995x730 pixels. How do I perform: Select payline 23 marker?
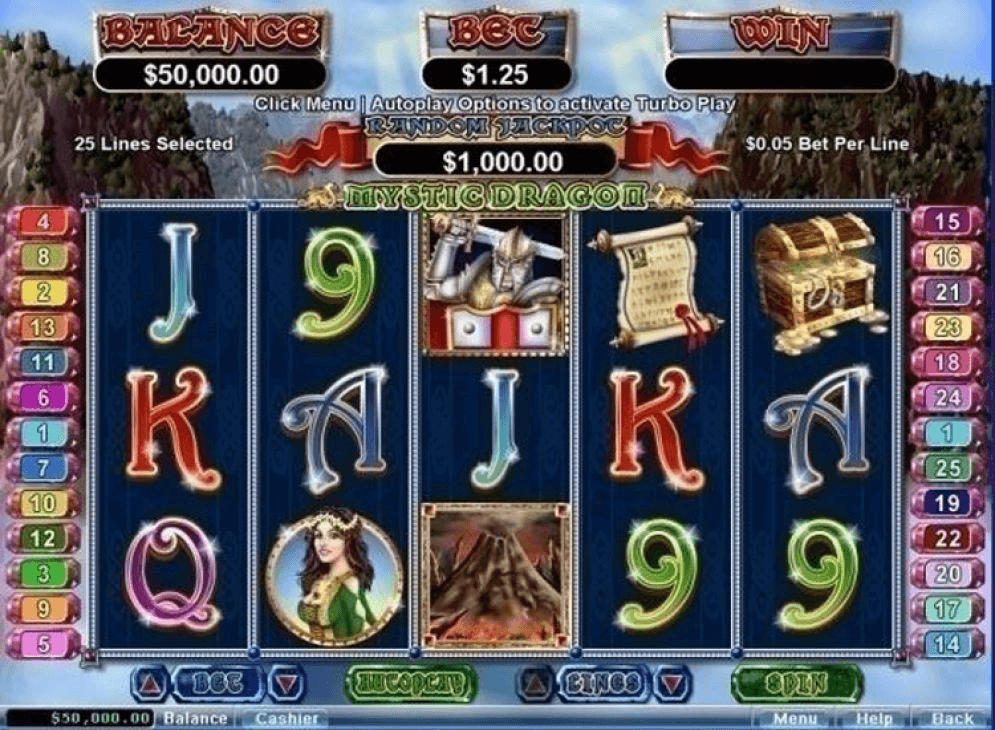point(947,326)
